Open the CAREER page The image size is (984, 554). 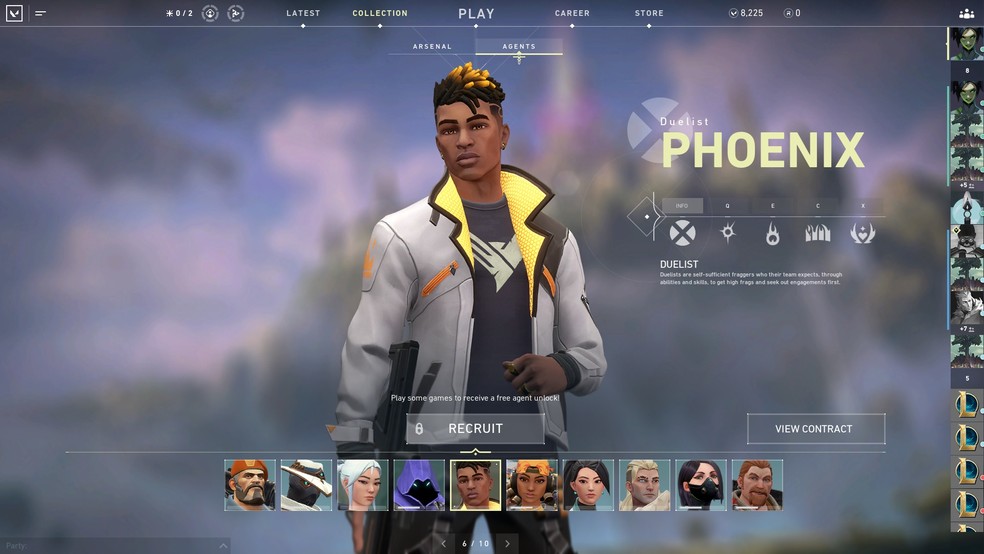pyautogui.click(x=572, y=14)
